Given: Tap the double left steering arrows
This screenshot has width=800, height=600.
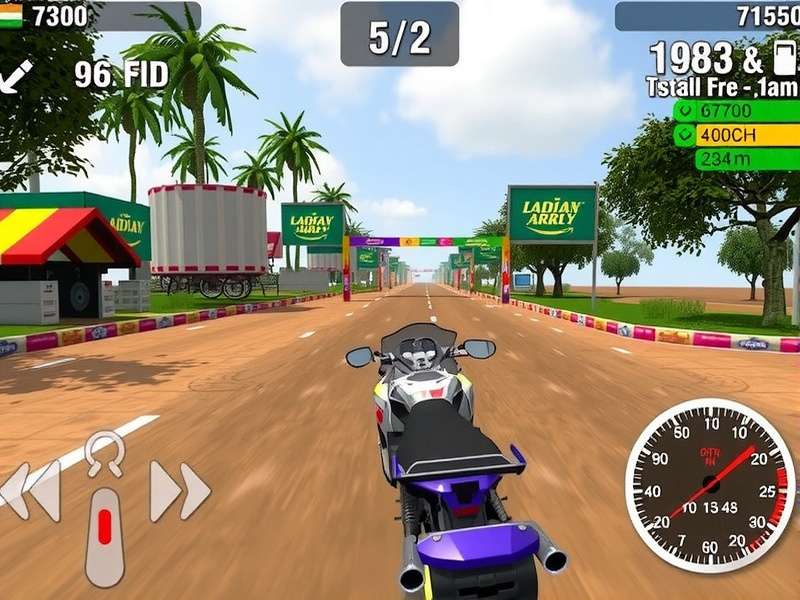Looking at the screenshot, I should coord(32,490).
